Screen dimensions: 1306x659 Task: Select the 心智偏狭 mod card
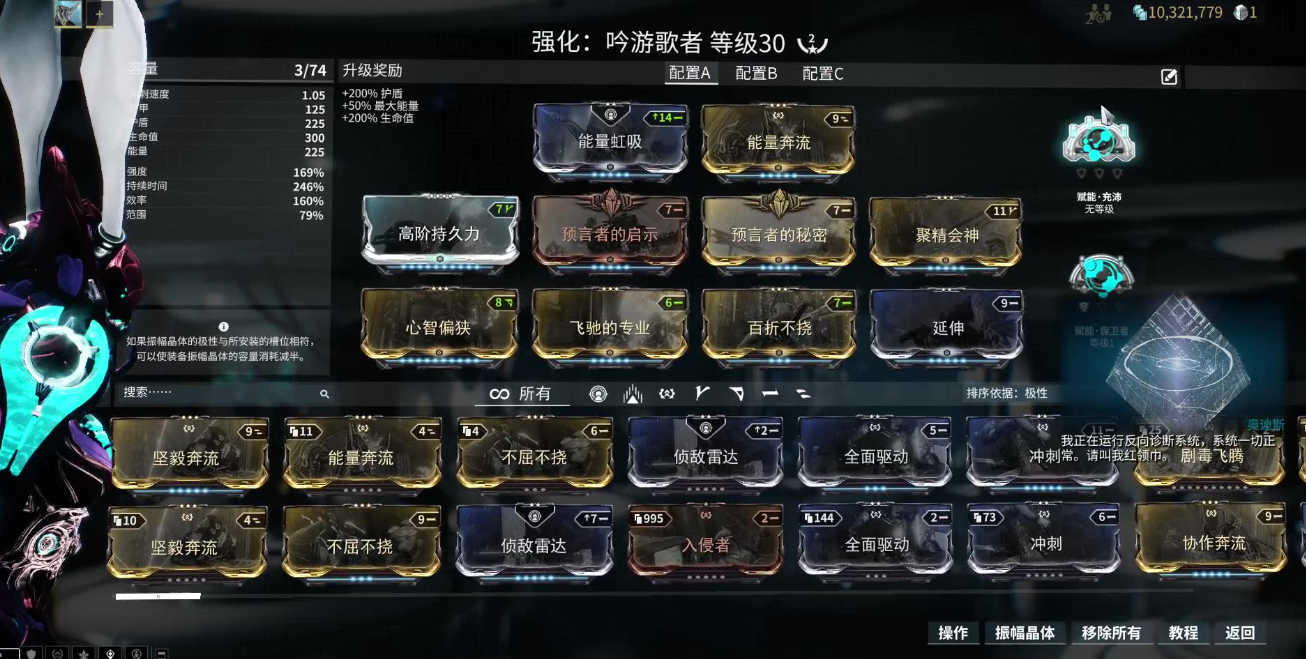(440, 325)
